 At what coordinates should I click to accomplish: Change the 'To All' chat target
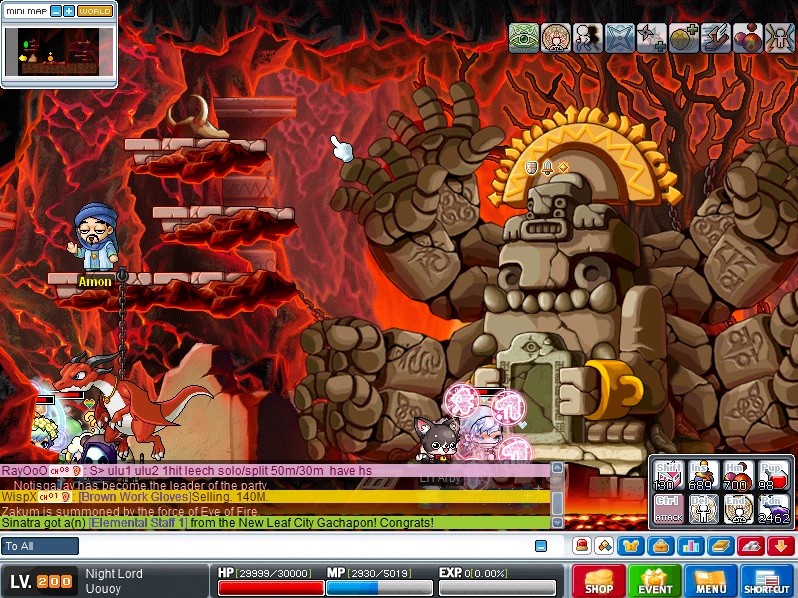[40, 546]
